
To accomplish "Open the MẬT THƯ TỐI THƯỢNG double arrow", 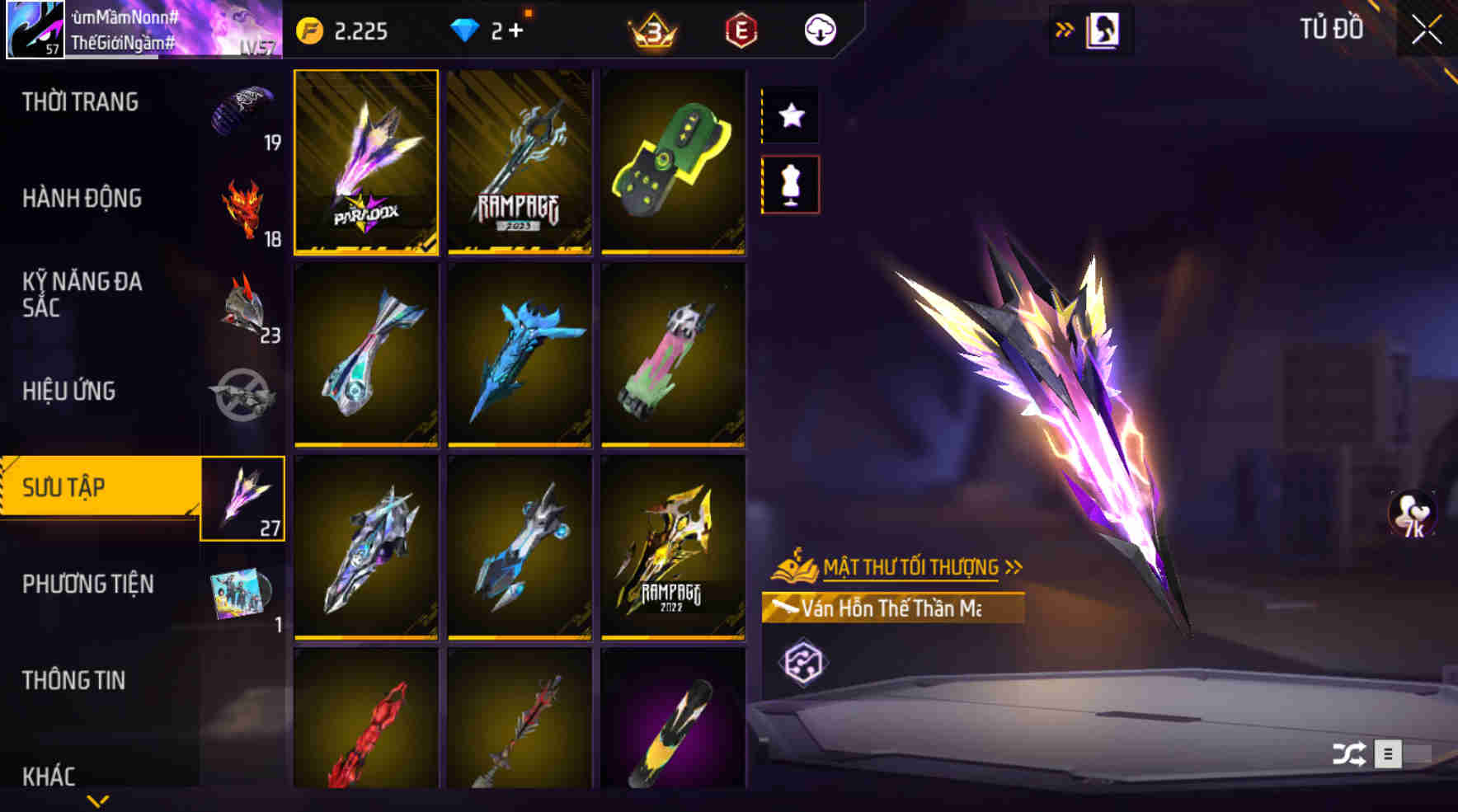I will click(x=1013, y=566).
